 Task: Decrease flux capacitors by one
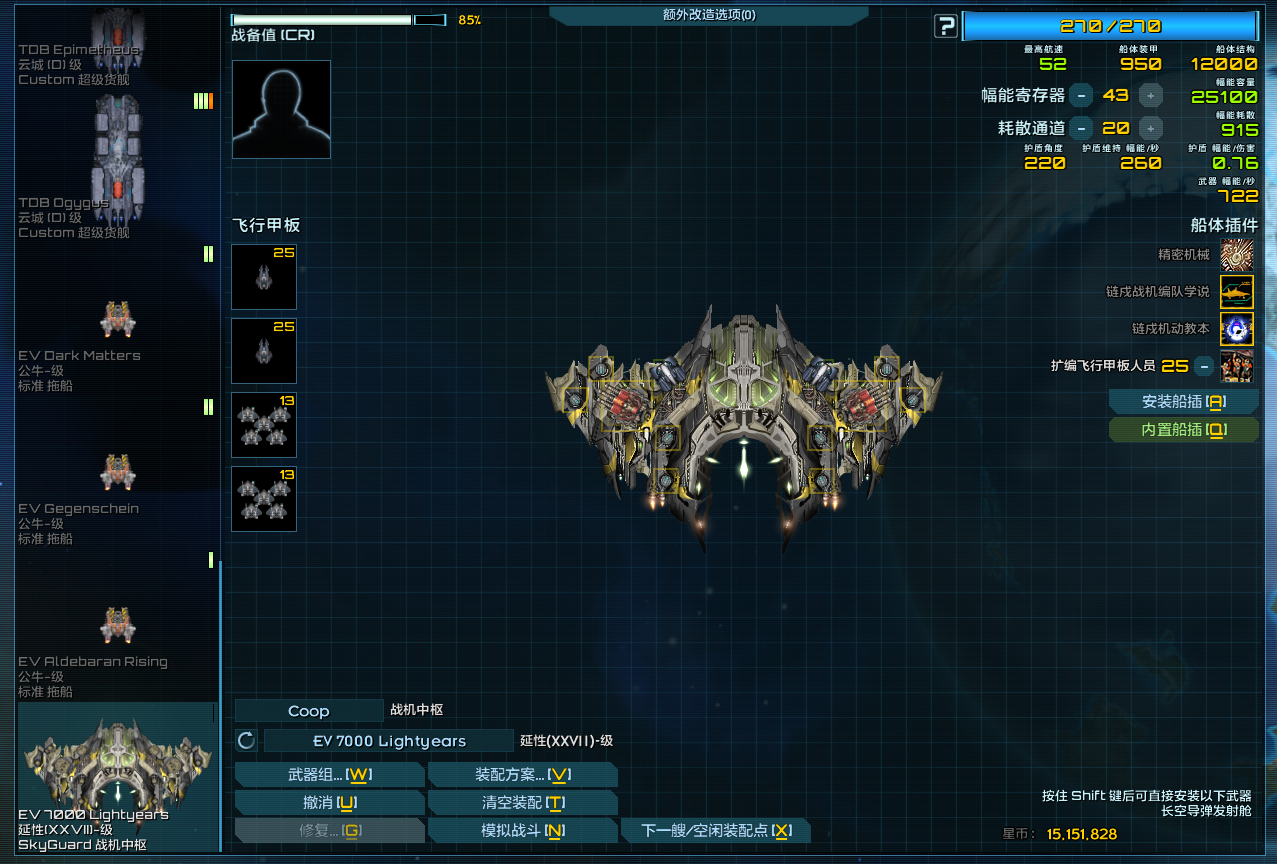1080,96
